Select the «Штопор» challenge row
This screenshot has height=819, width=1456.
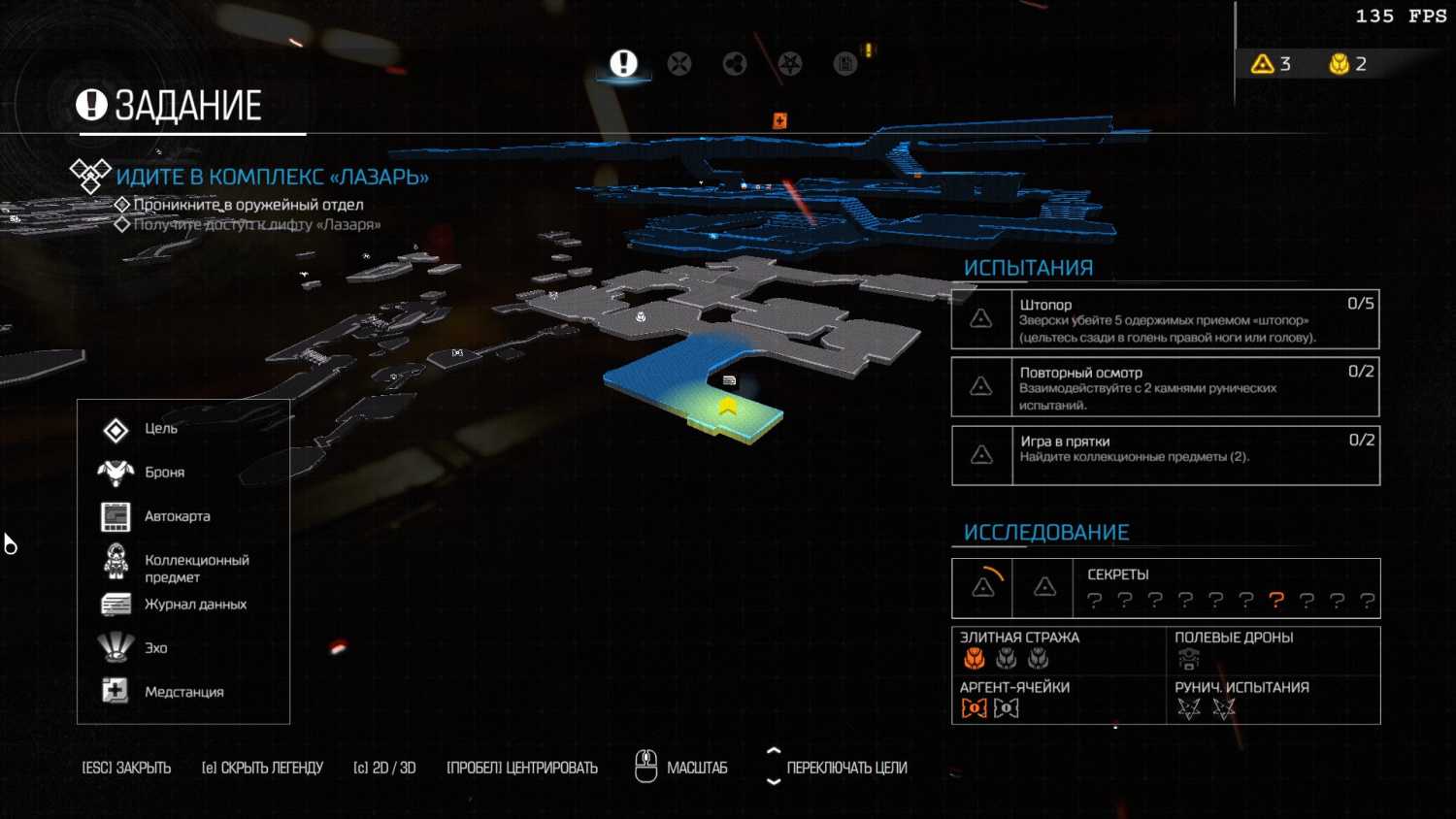1165,320
